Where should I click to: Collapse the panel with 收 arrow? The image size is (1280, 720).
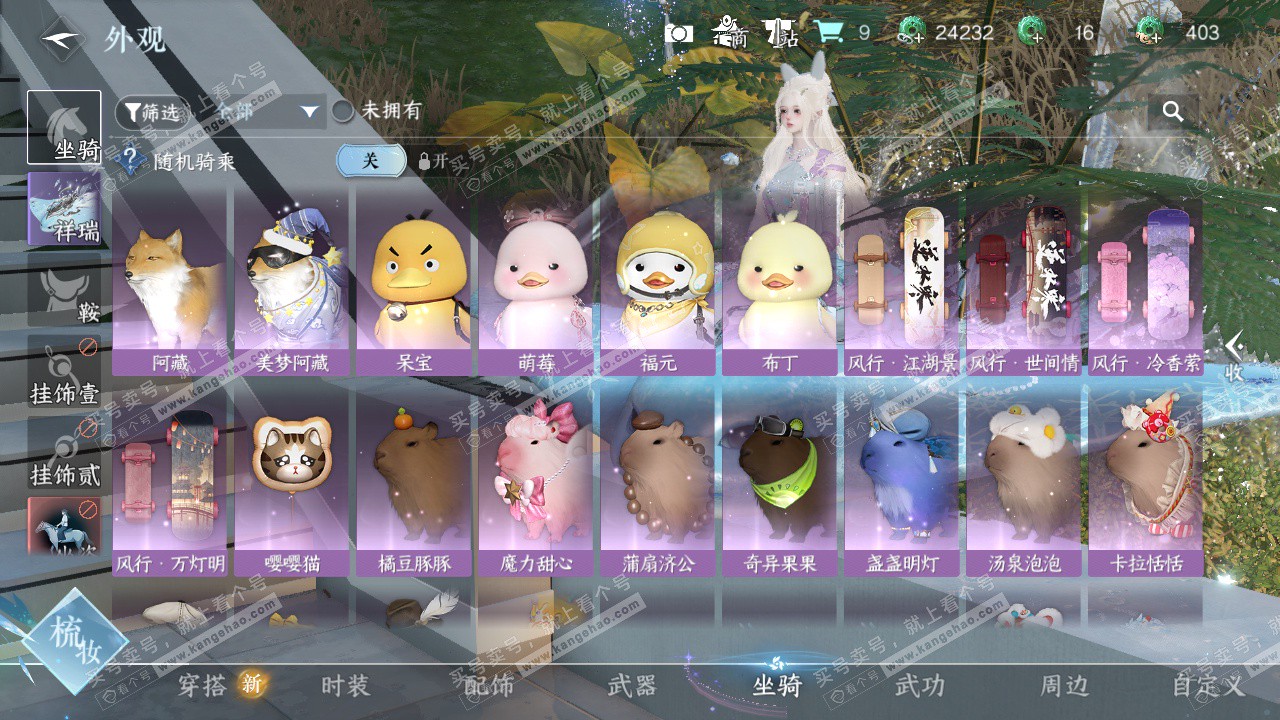click(x=1235, y=357)
